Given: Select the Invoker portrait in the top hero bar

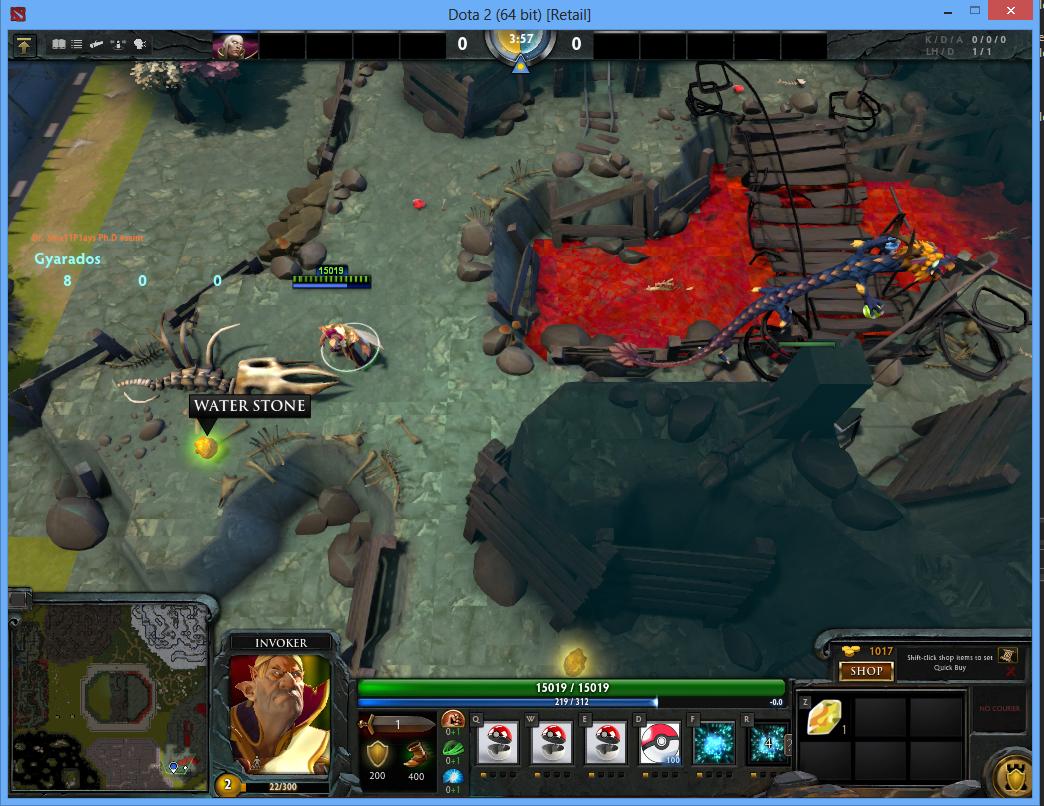Looking at the screenshot, I should [x=236, y=46].
